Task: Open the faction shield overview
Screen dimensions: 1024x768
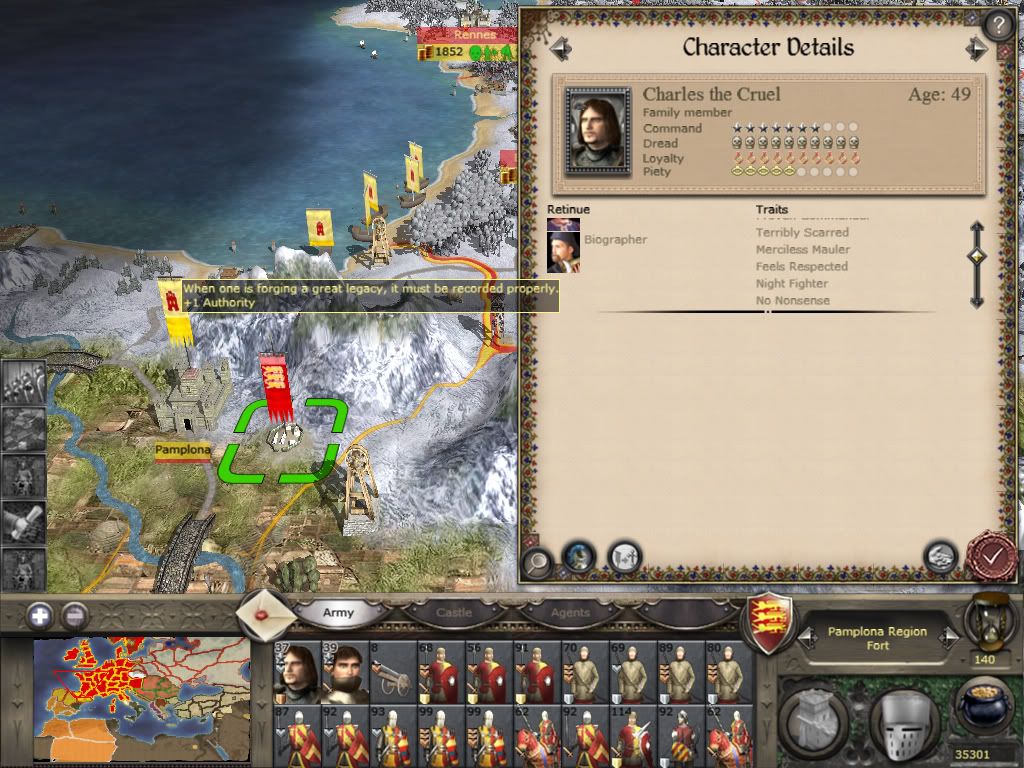Action: [771, 620]
